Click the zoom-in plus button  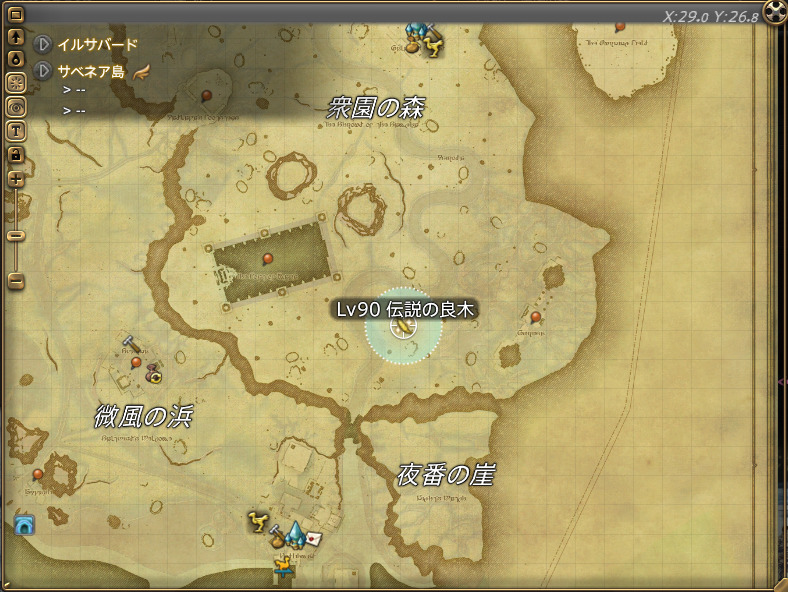coord(16,180)
